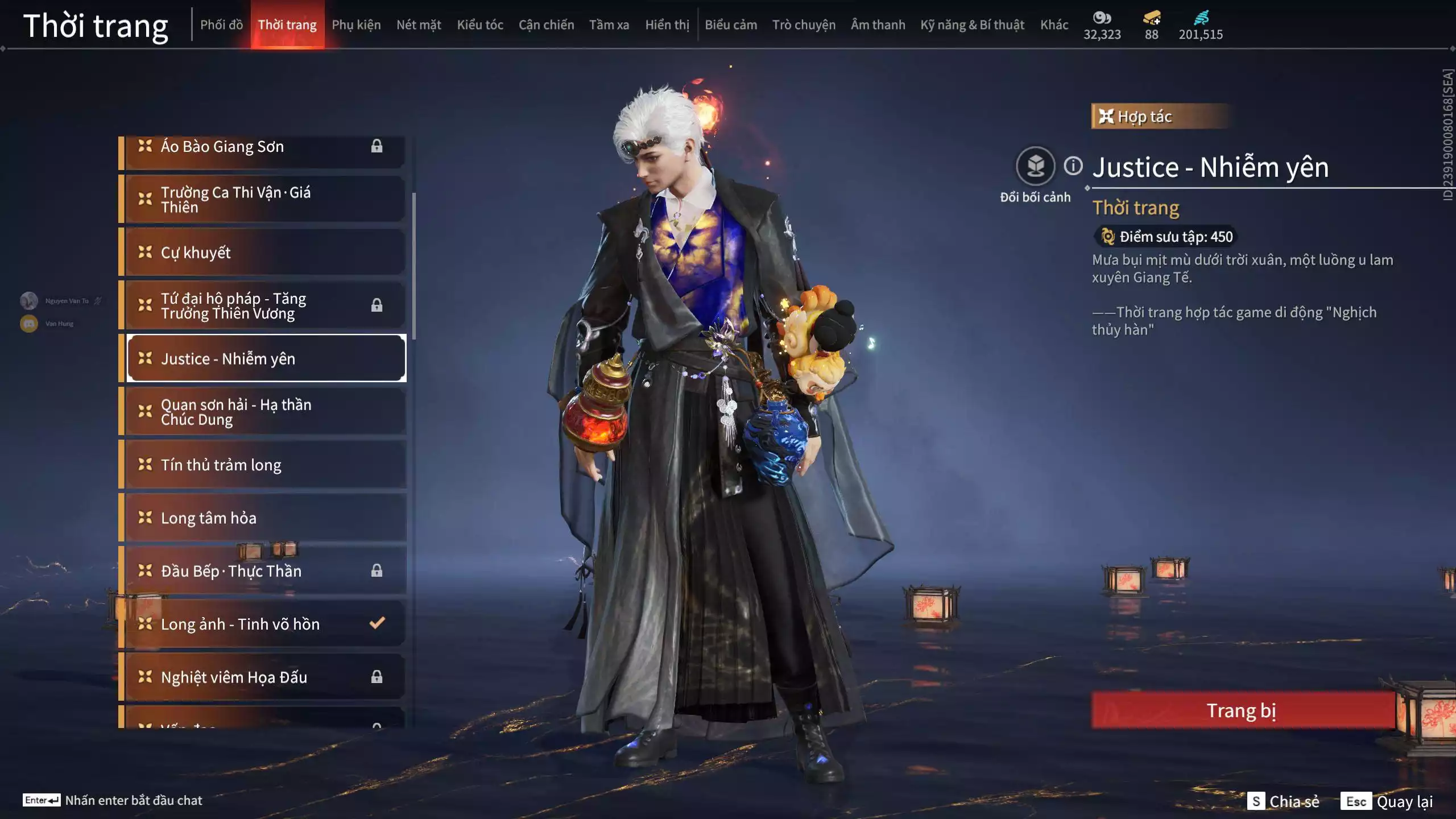This screenshot has height=819, width=1456.
Task: Pick the Tín thủ trảm long outfit
Action: click(x=265, y=465)
